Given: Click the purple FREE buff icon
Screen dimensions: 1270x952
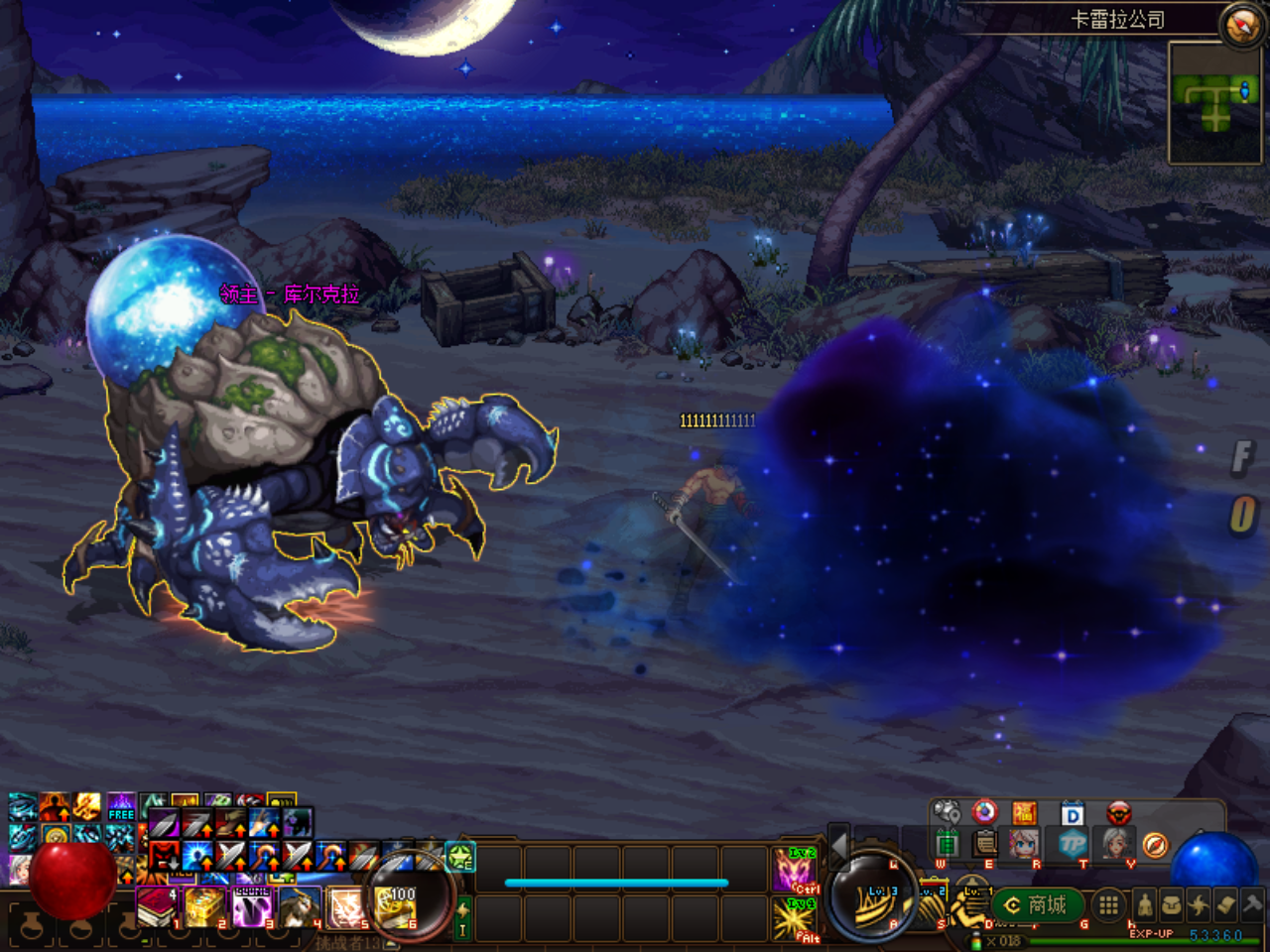Looking at the screenshot, I should pyautogui.click(x=121, y=806).
